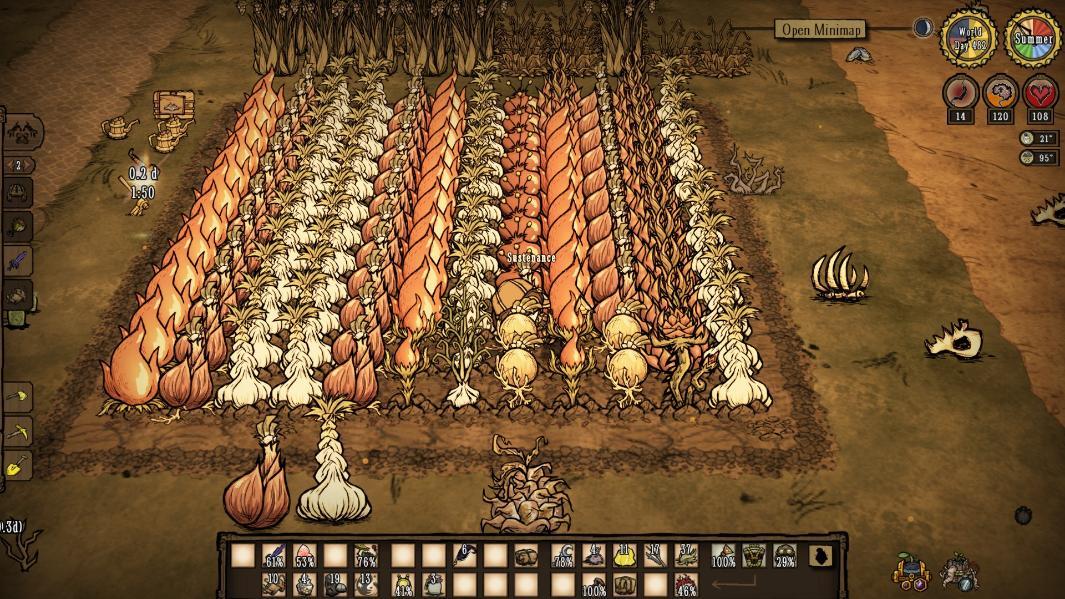Screen dimensions: 1065x599
Task: Select the golden axe crafting shortcut
Action: (x=18, y=399)
